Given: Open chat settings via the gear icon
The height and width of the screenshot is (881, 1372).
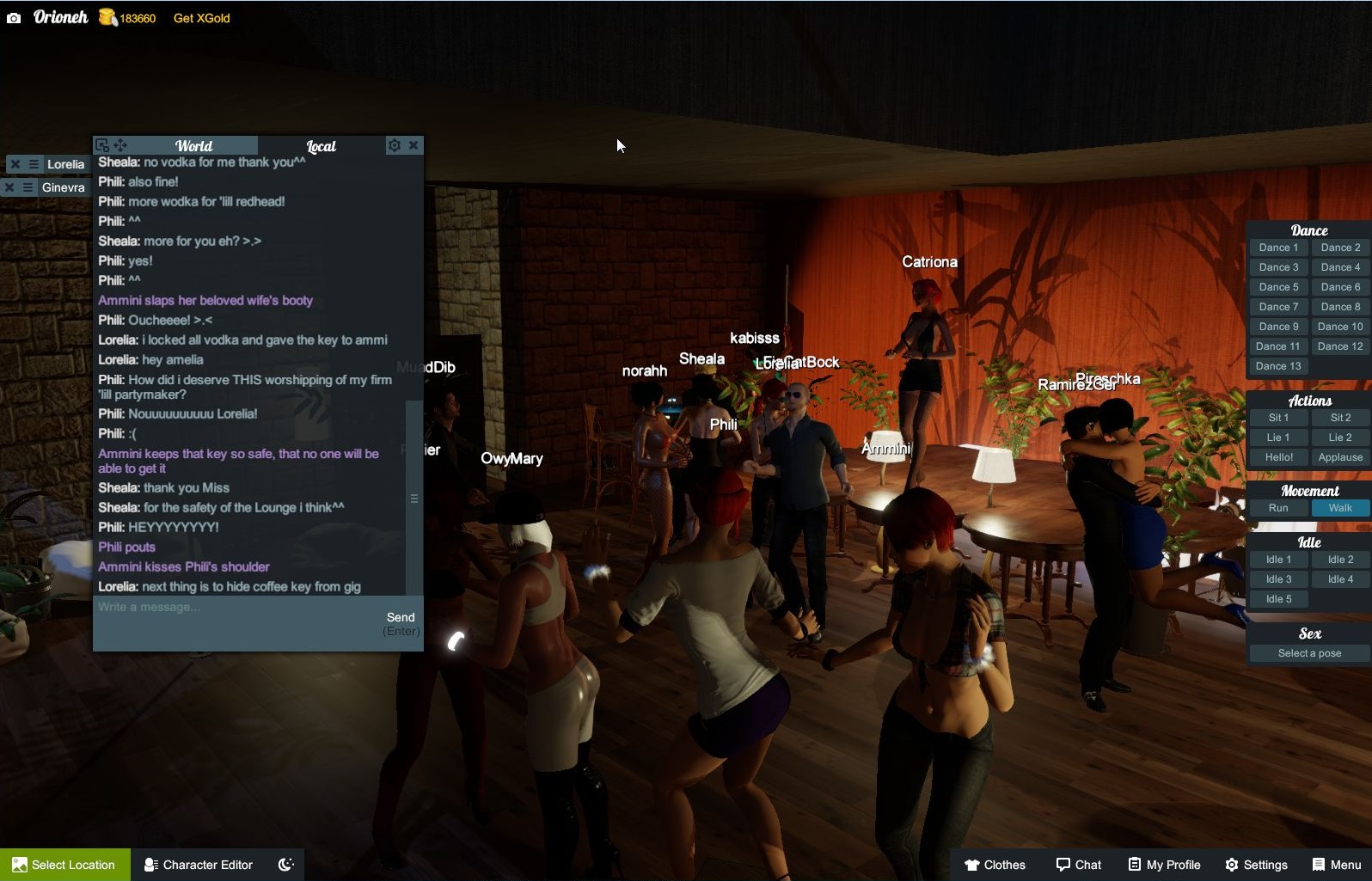Looking at the screenshot, I should (x=394, y=145).
